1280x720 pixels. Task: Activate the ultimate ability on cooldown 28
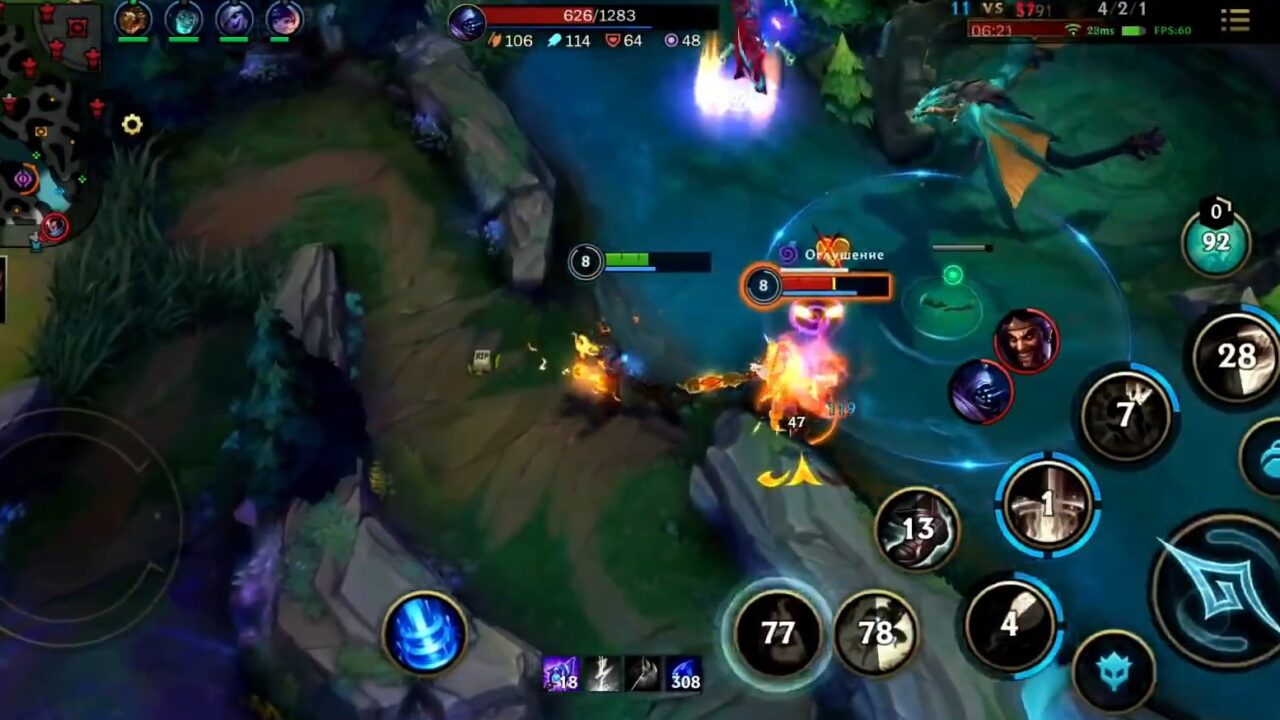pyautogui.click(x=1233, y=355)
